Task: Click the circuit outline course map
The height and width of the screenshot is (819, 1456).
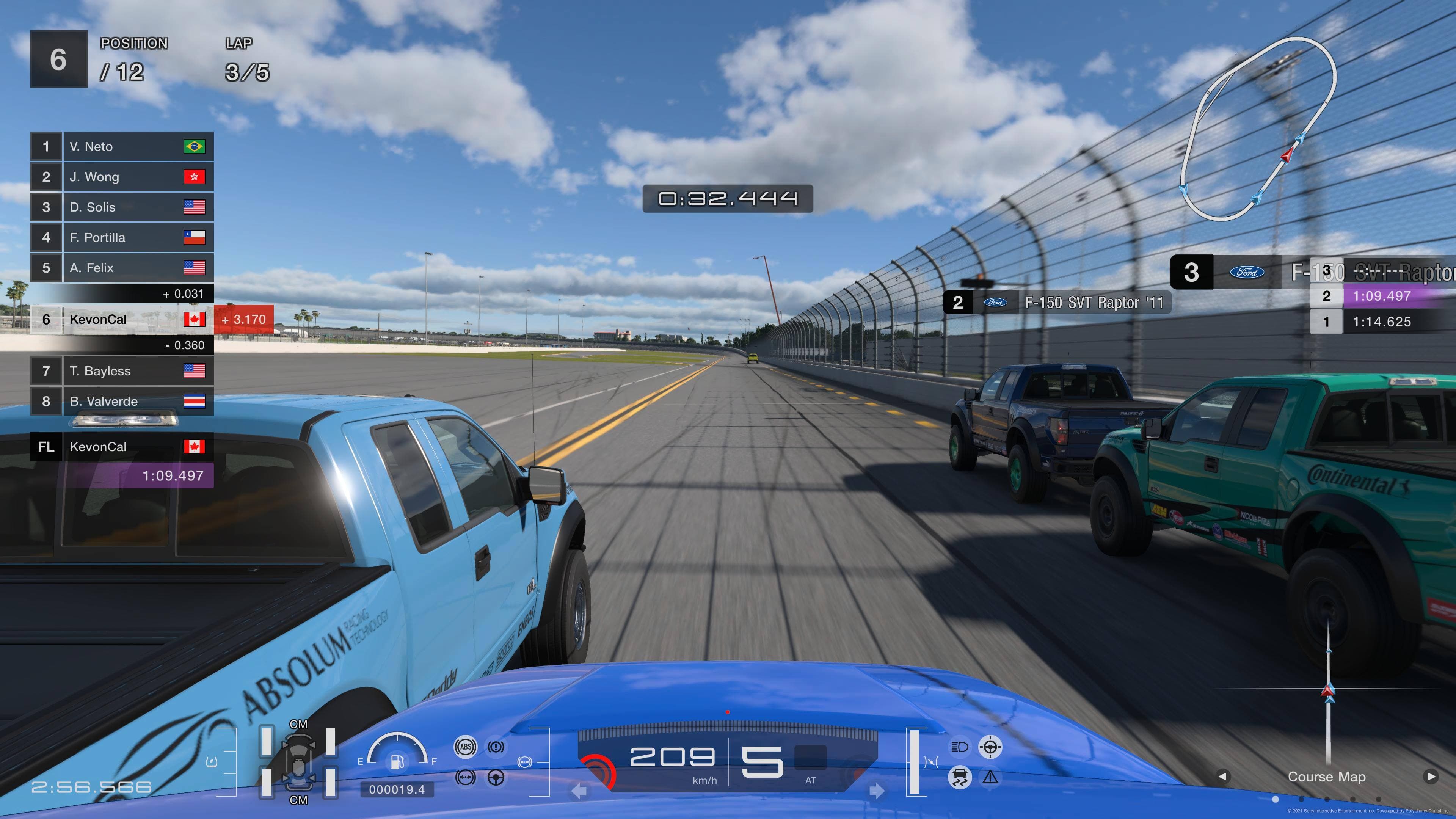Action: (1258, 129)
